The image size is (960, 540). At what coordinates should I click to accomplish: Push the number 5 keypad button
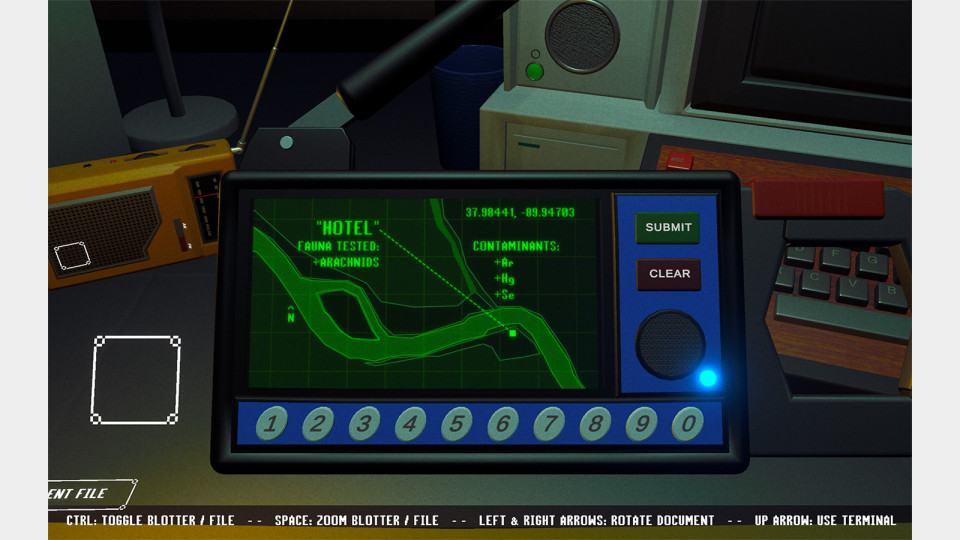click(x=456, y=424)
